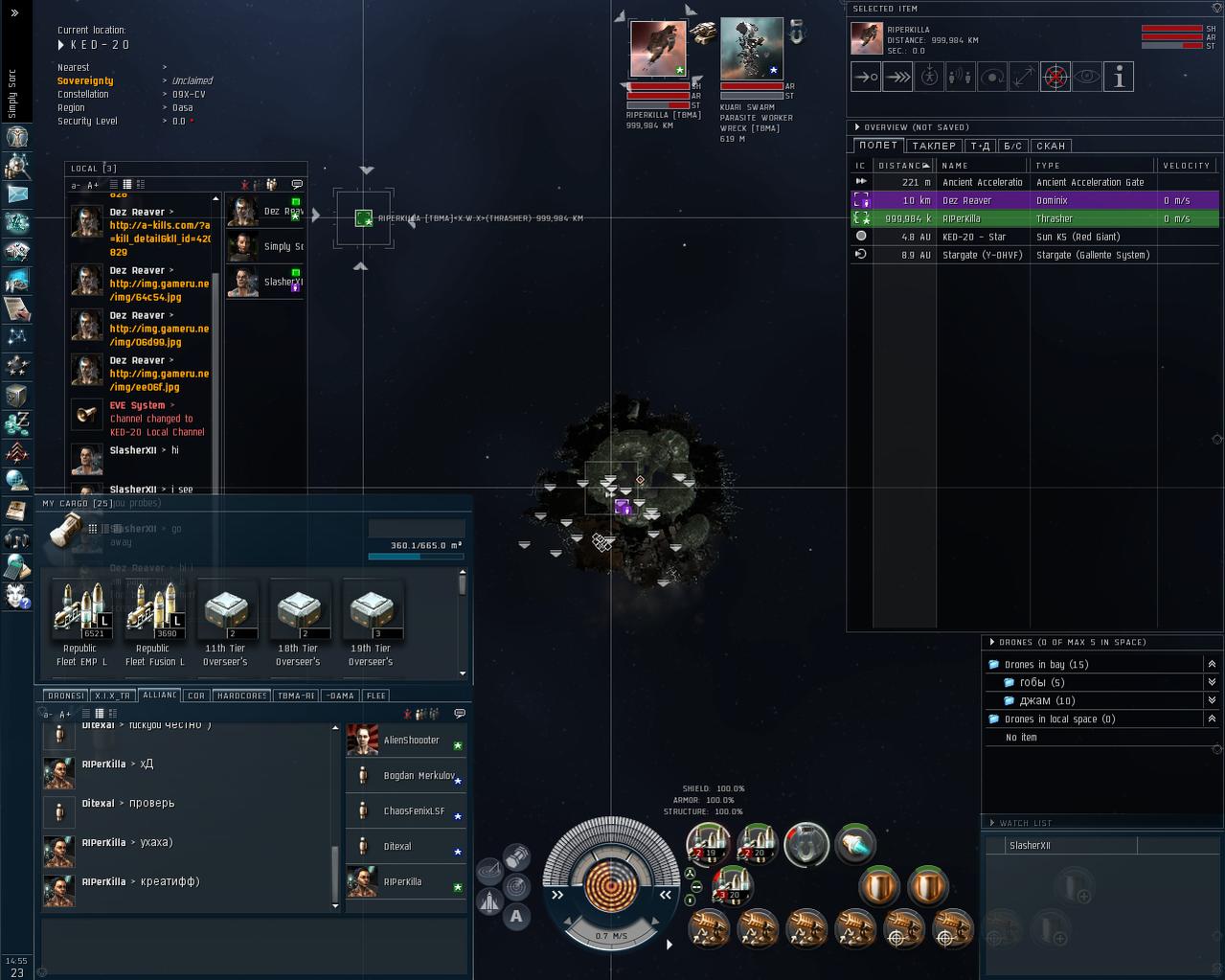Image resolution: width=1225 pixels, height=980 pixels.
Task: Toggle the autopilot A button
Action: [x=516, y=916]
